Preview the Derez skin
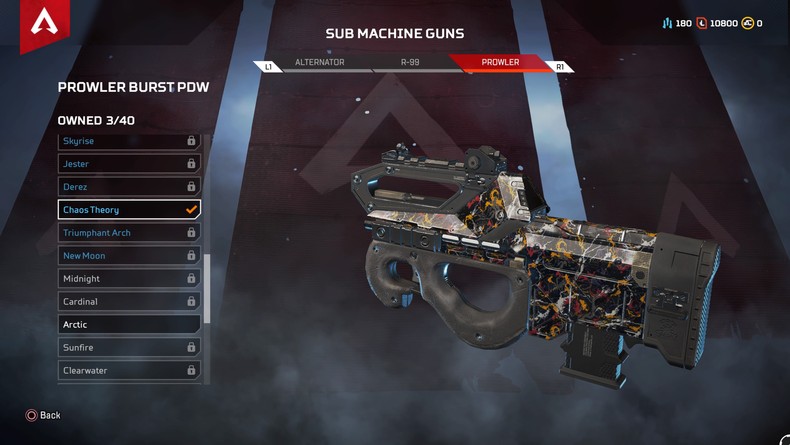790x445 pixels. [129, 187]
